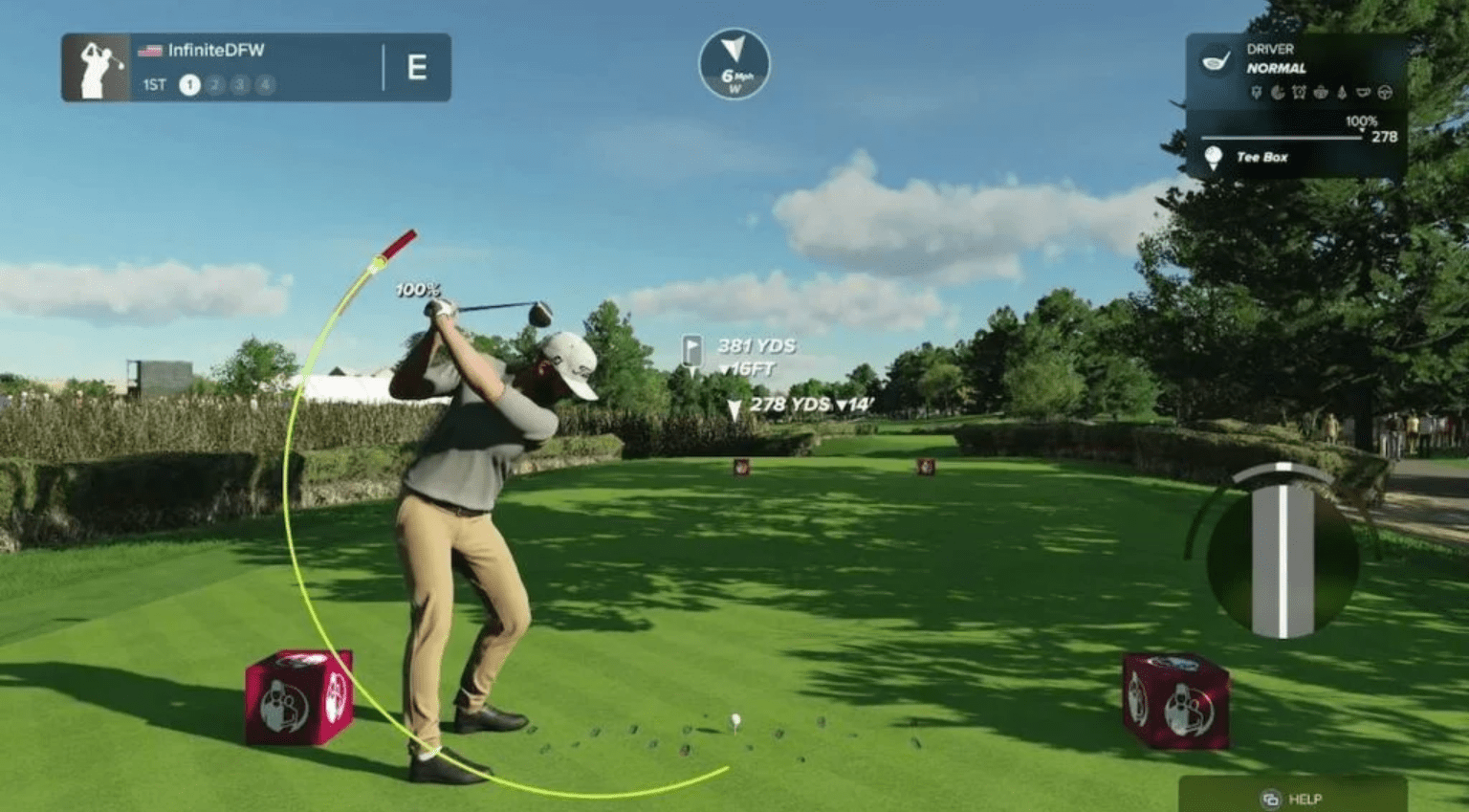
Task: Select the Tee Box ball marker icon
Action: click(1214, 156)
